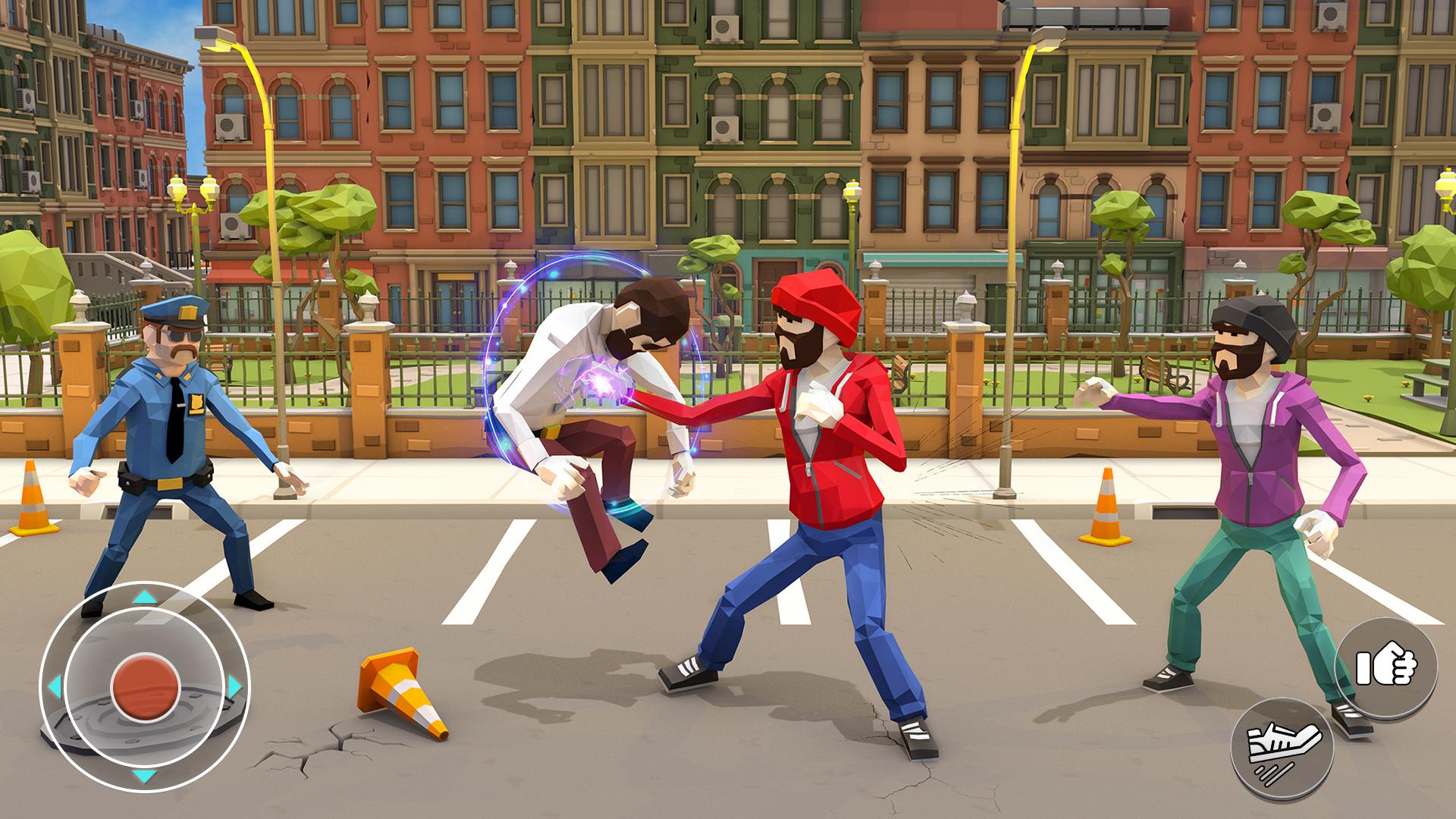1456x819 pixels.
Task: Tap the joystick's right arrow
Action: [234, 687]
